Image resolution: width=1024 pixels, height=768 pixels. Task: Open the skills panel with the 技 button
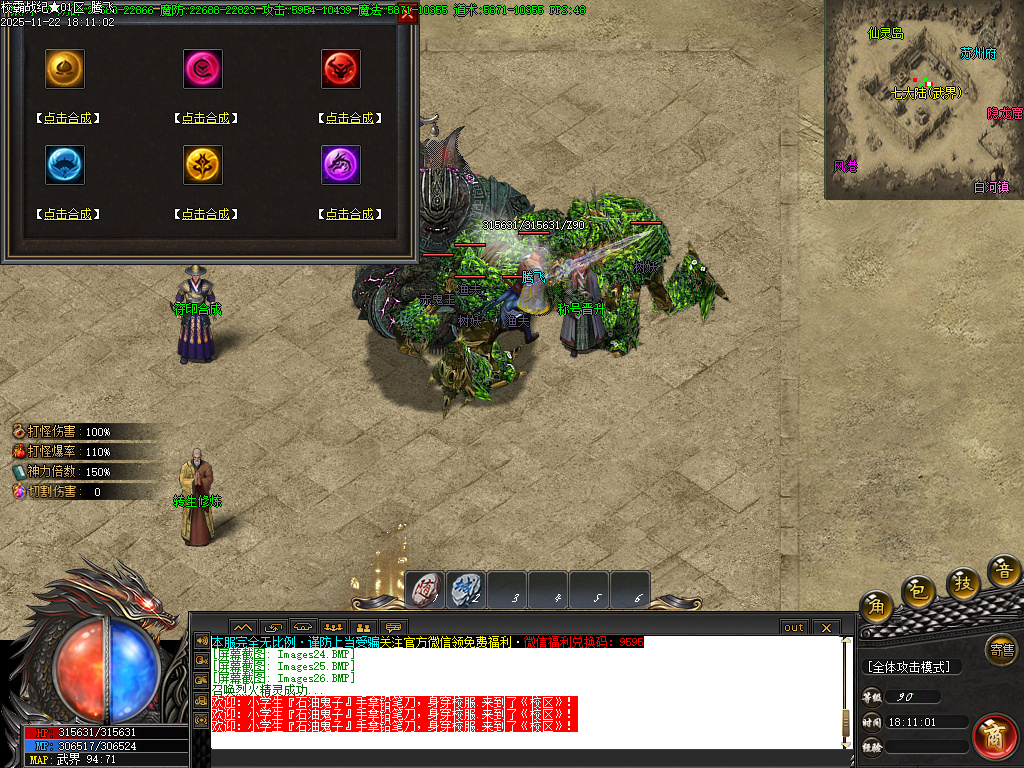pos(963,583)
